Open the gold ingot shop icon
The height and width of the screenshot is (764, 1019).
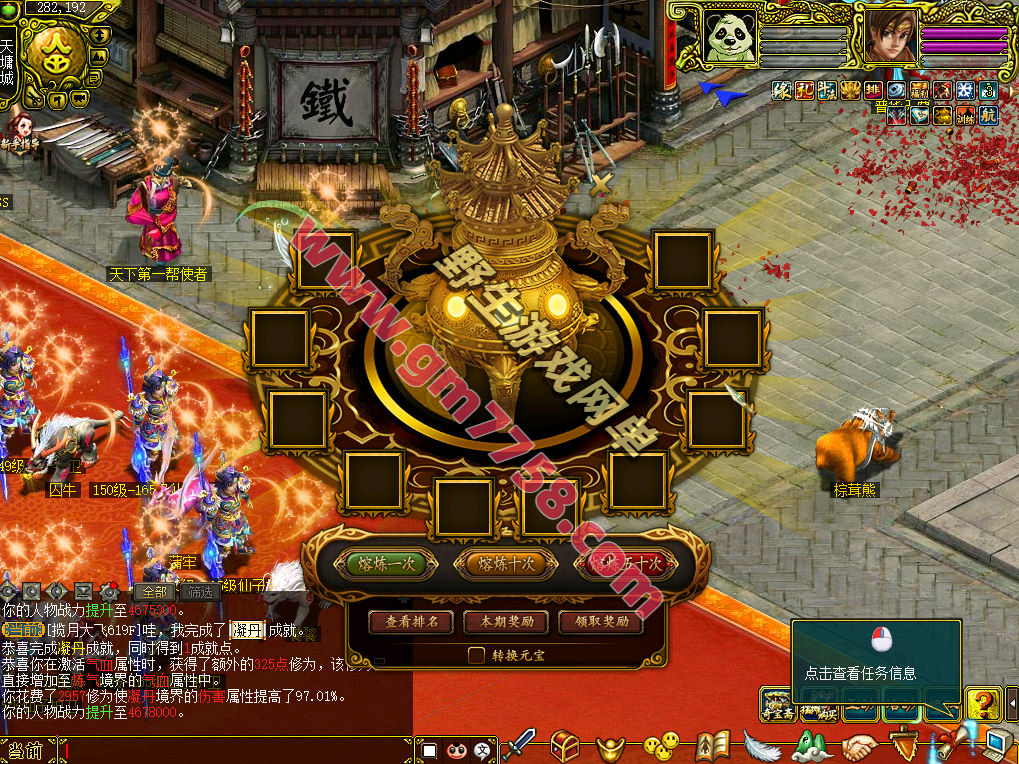[x=611, y=746]
